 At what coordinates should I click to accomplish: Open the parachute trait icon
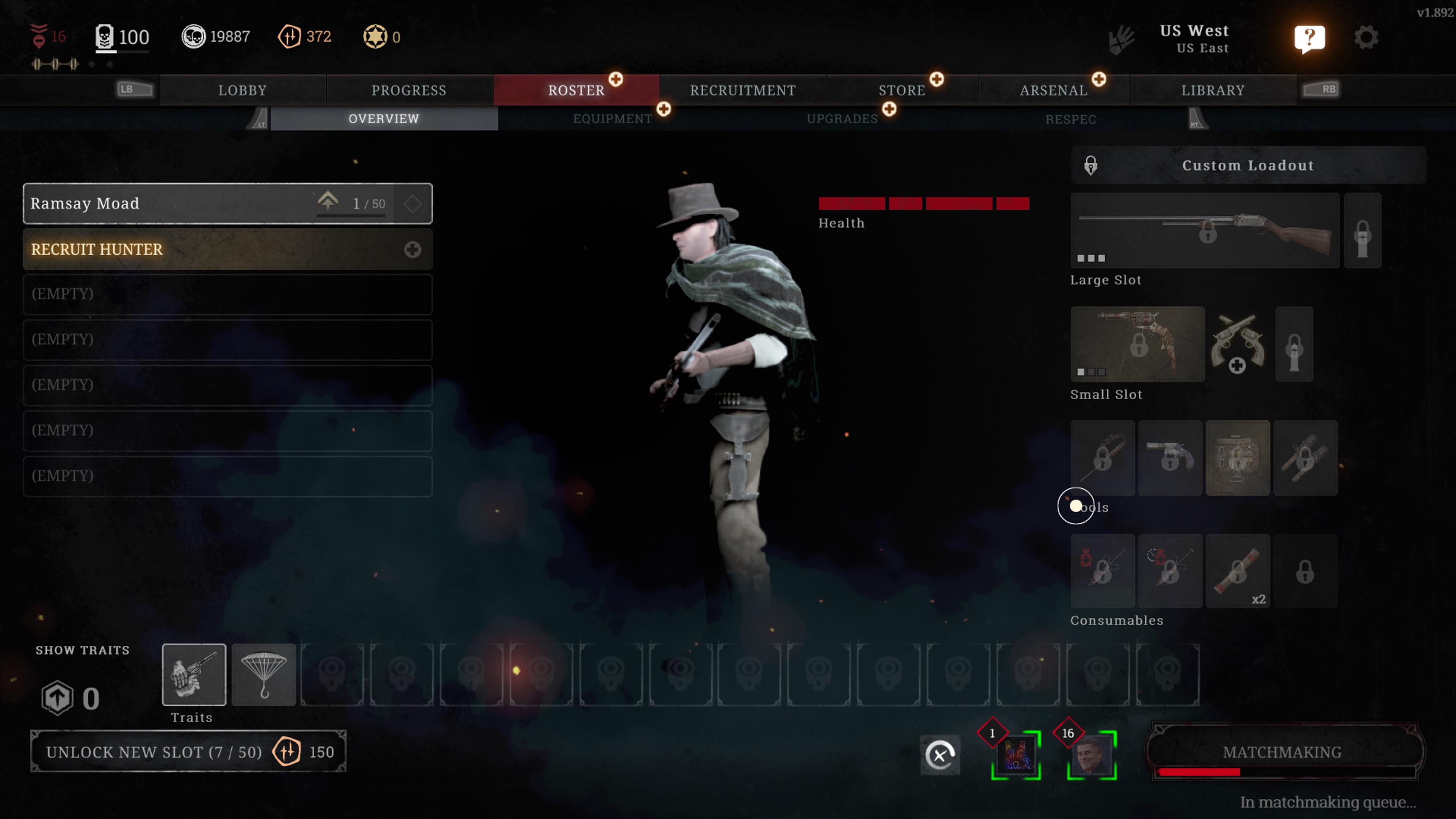coord(264,674)
